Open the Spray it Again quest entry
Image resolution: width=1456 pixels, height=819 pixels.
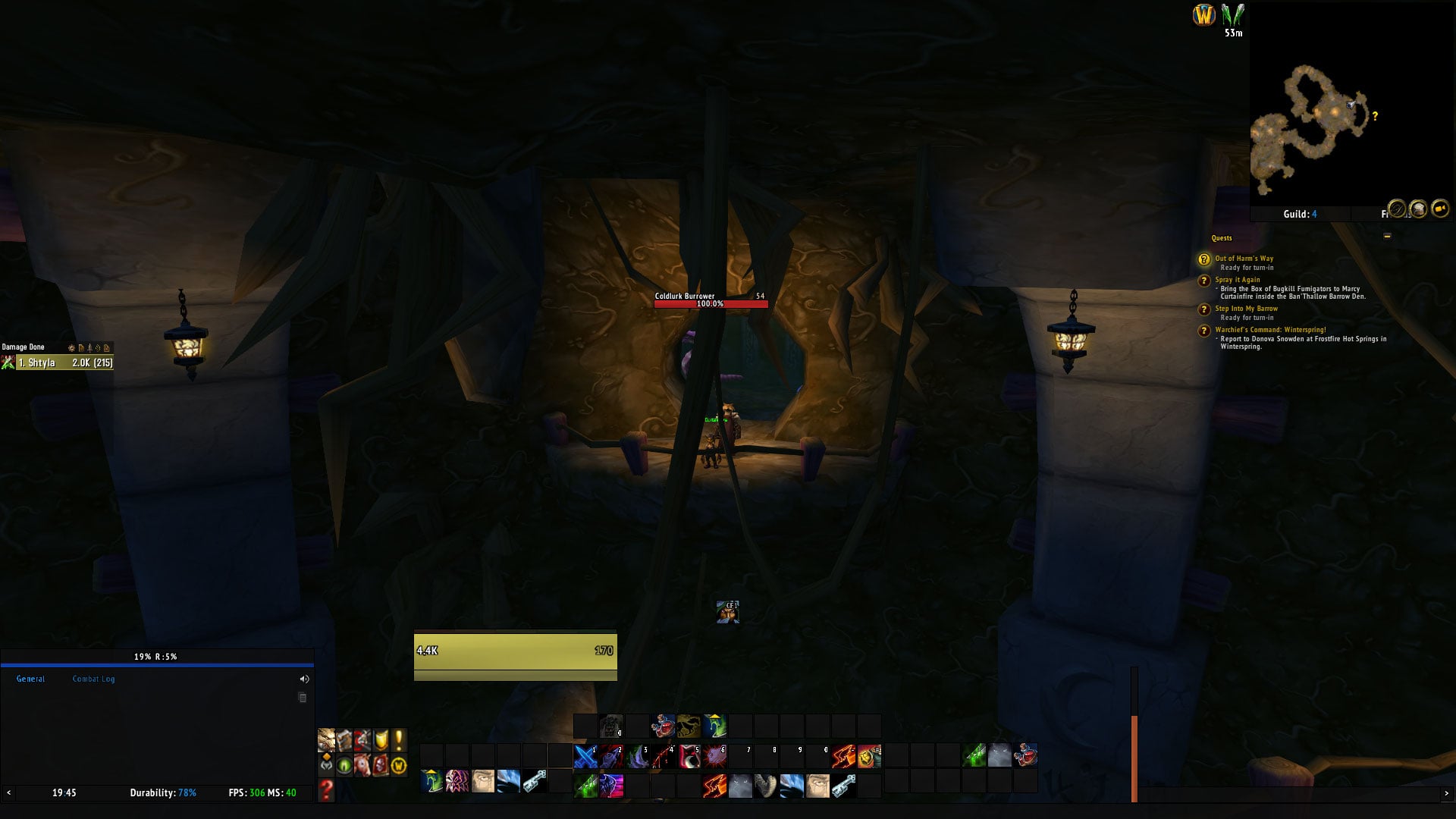[1237, 280]
